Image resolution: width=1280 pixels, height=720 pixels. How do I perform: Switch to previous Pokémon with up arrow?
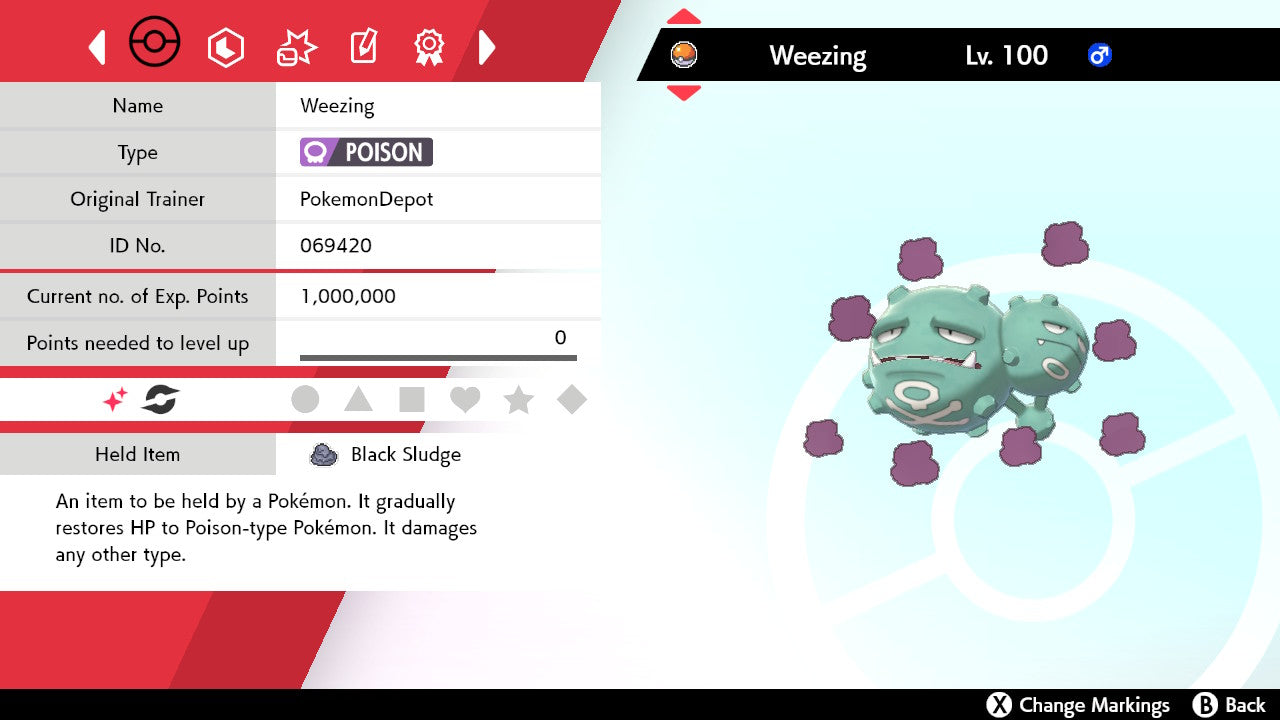click(683, 17)
